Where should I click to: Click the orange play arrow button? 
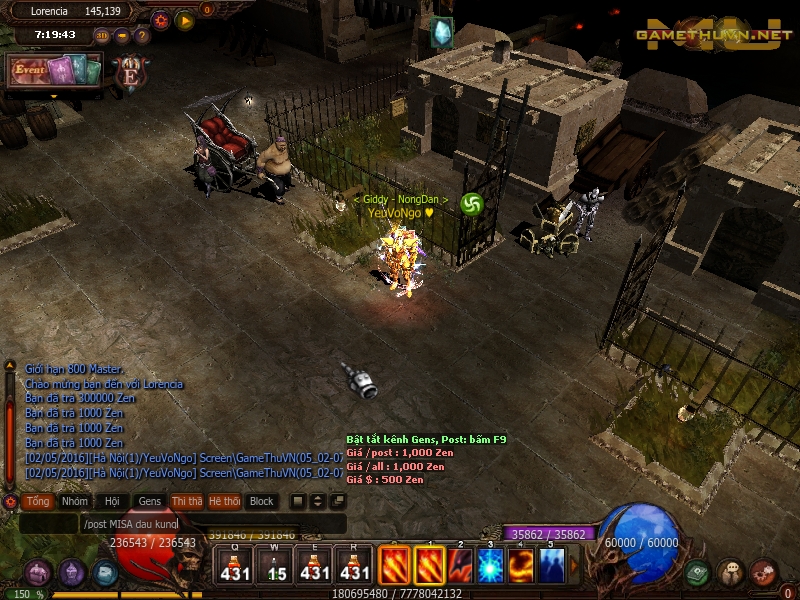[x=185, y=19]
